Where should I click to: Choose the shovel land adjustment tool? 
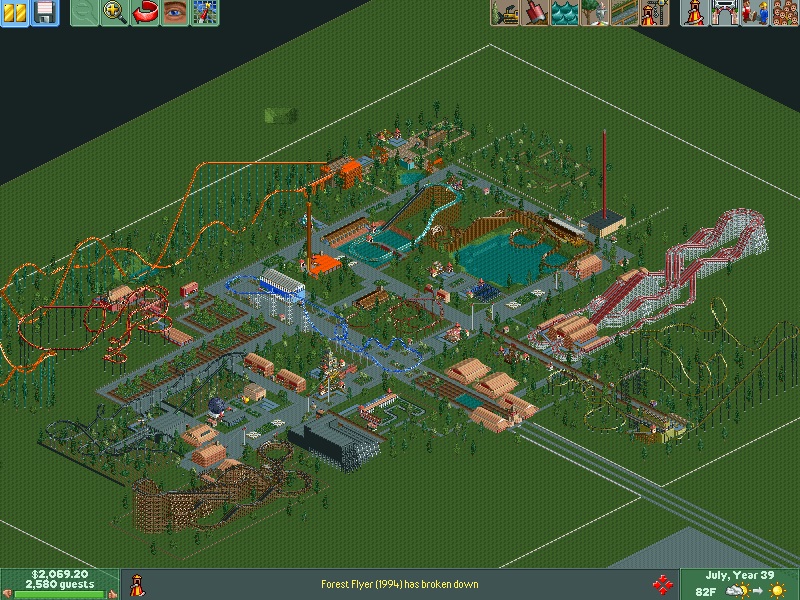(x=535, y=13)
